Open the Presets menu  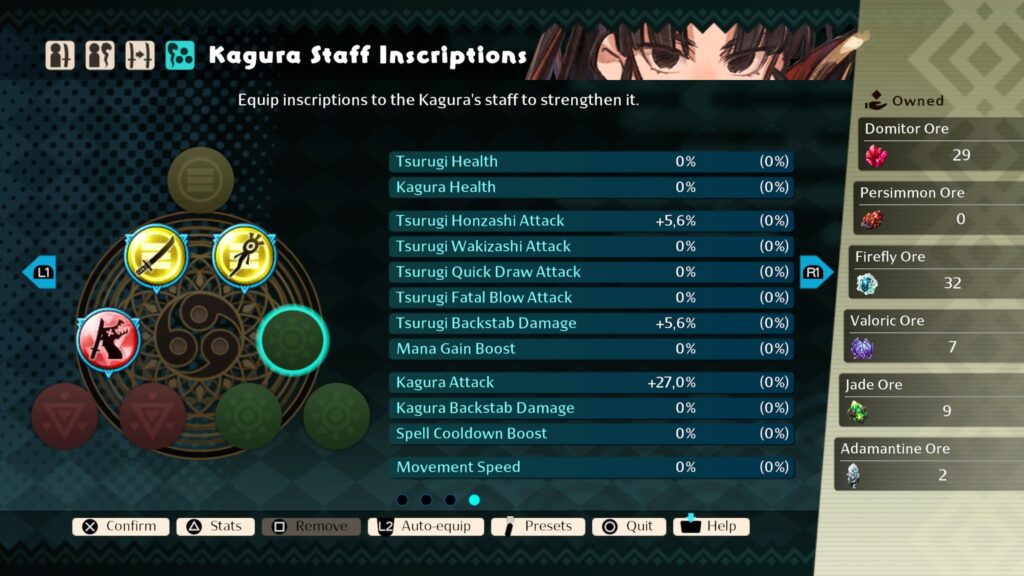(538, 526)
